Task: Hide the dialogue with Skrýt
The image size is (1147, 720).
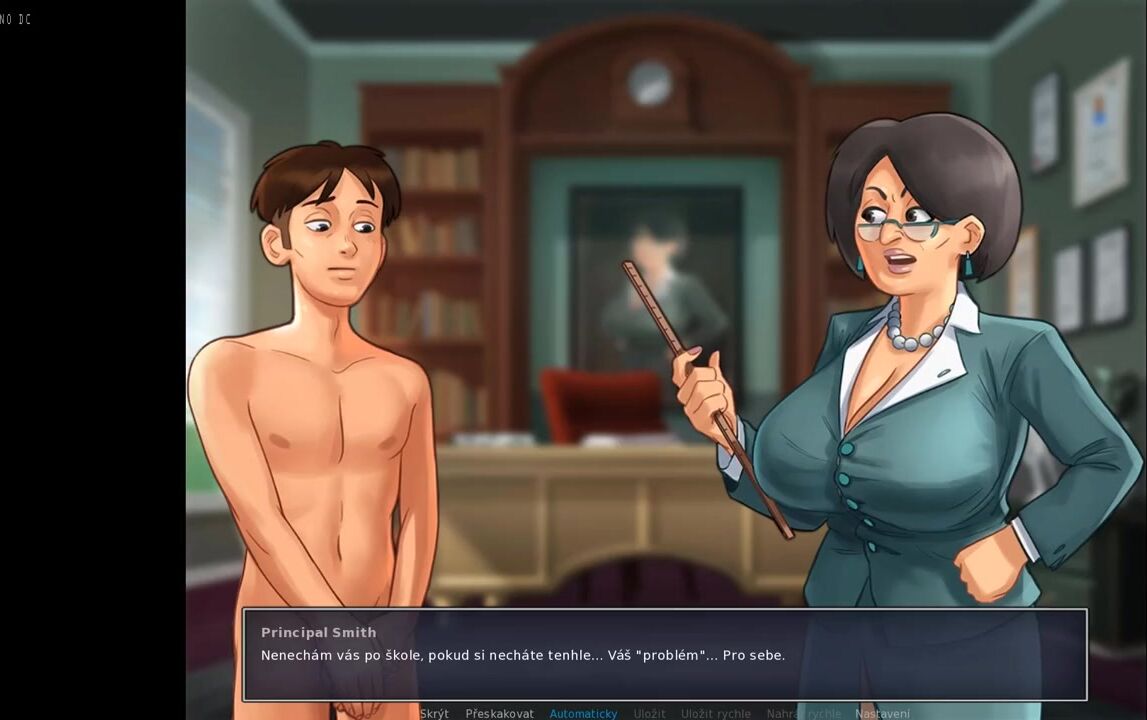Action: (x=434, y=713)
